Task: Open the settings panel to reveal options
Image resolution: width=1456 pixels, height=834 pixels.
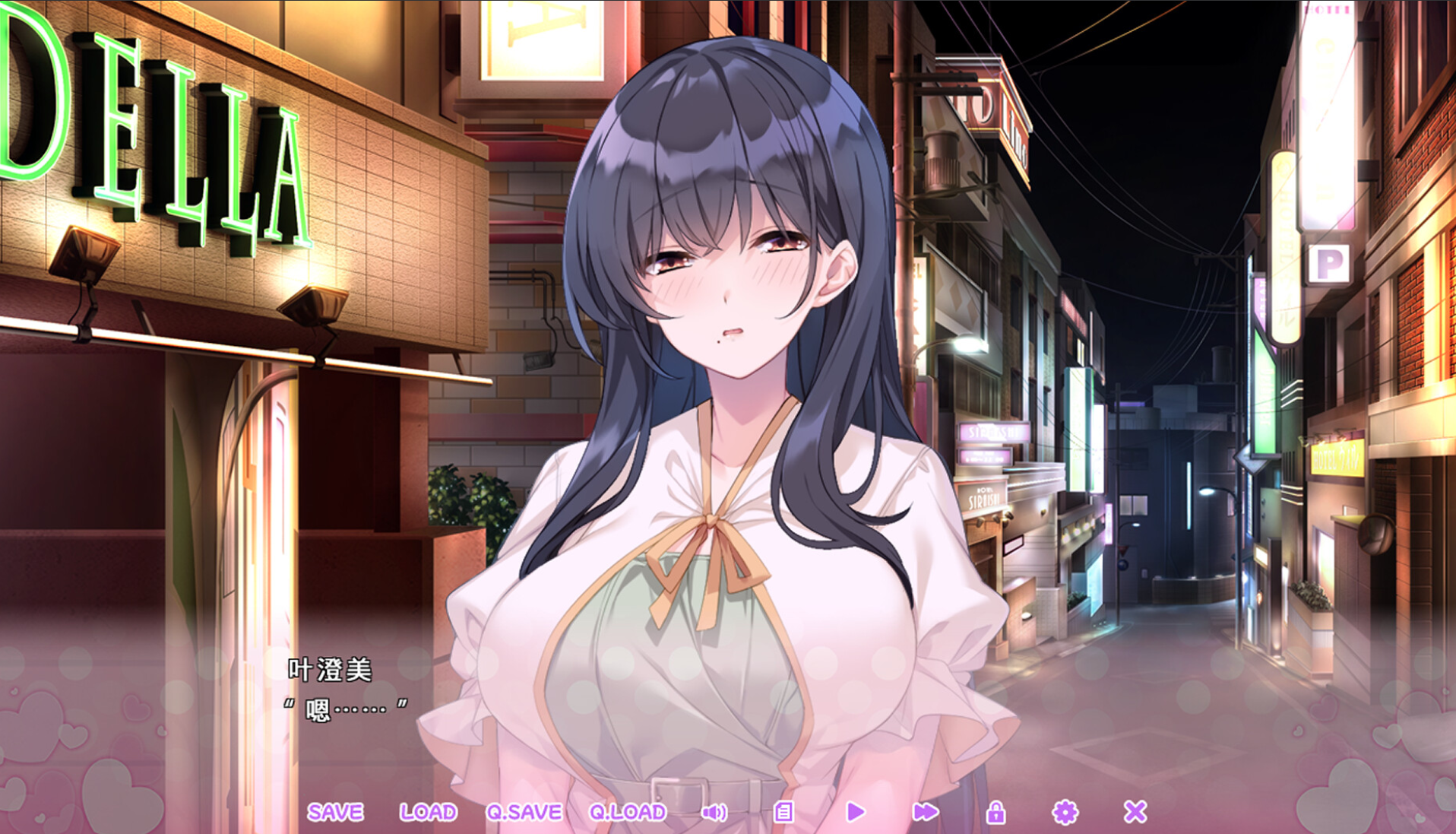Action: click(x=1066, y=812)
